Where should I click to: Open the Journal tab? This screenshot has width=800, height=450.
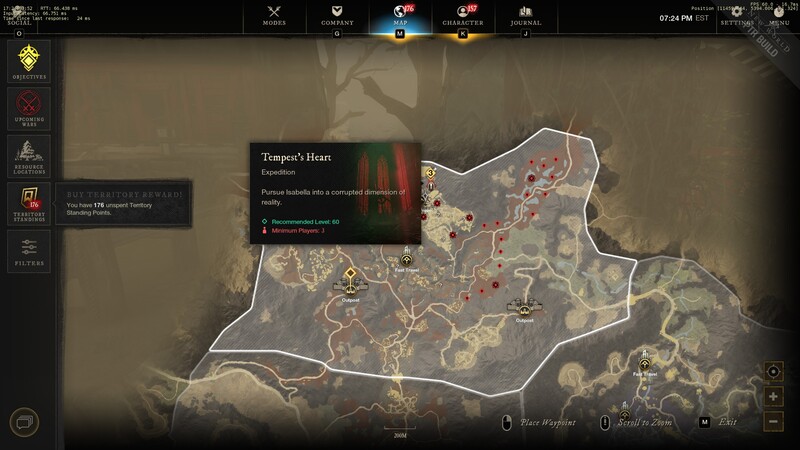[x=525, y=15]
